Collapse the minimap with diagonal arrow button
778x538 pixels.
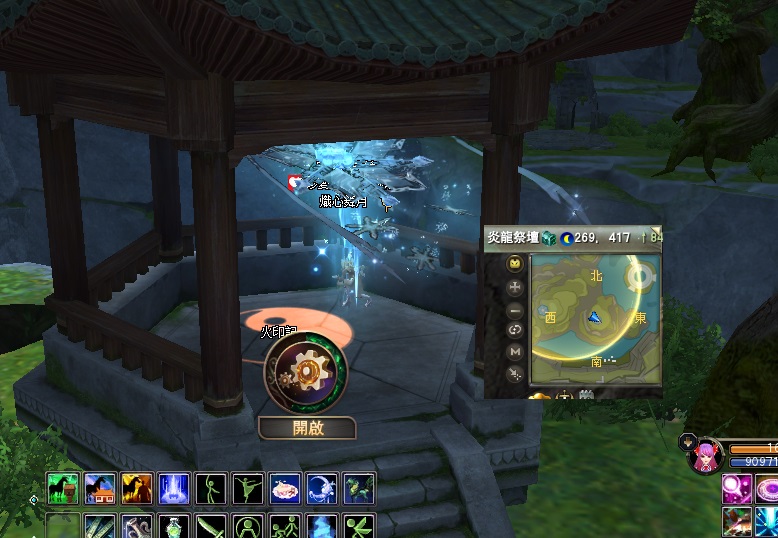515,373
